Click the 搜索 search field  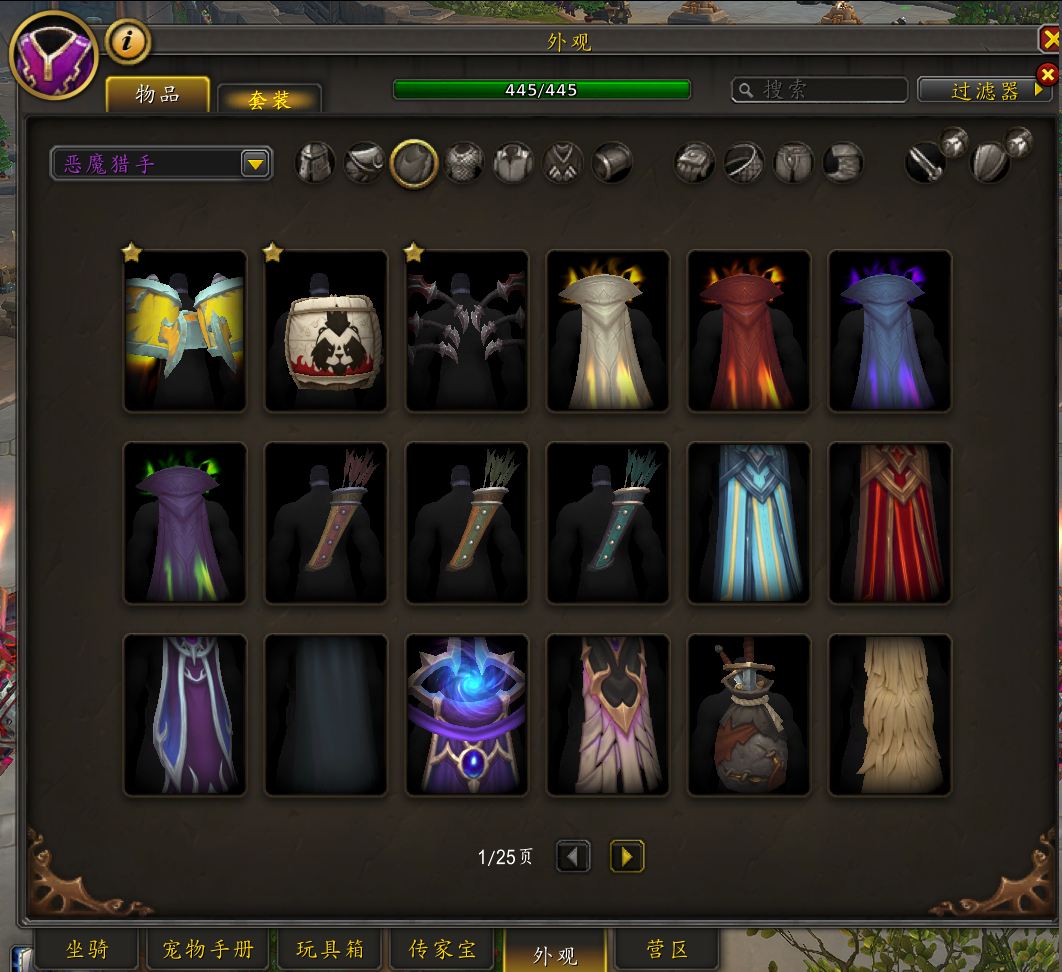[x=820, y=90]
